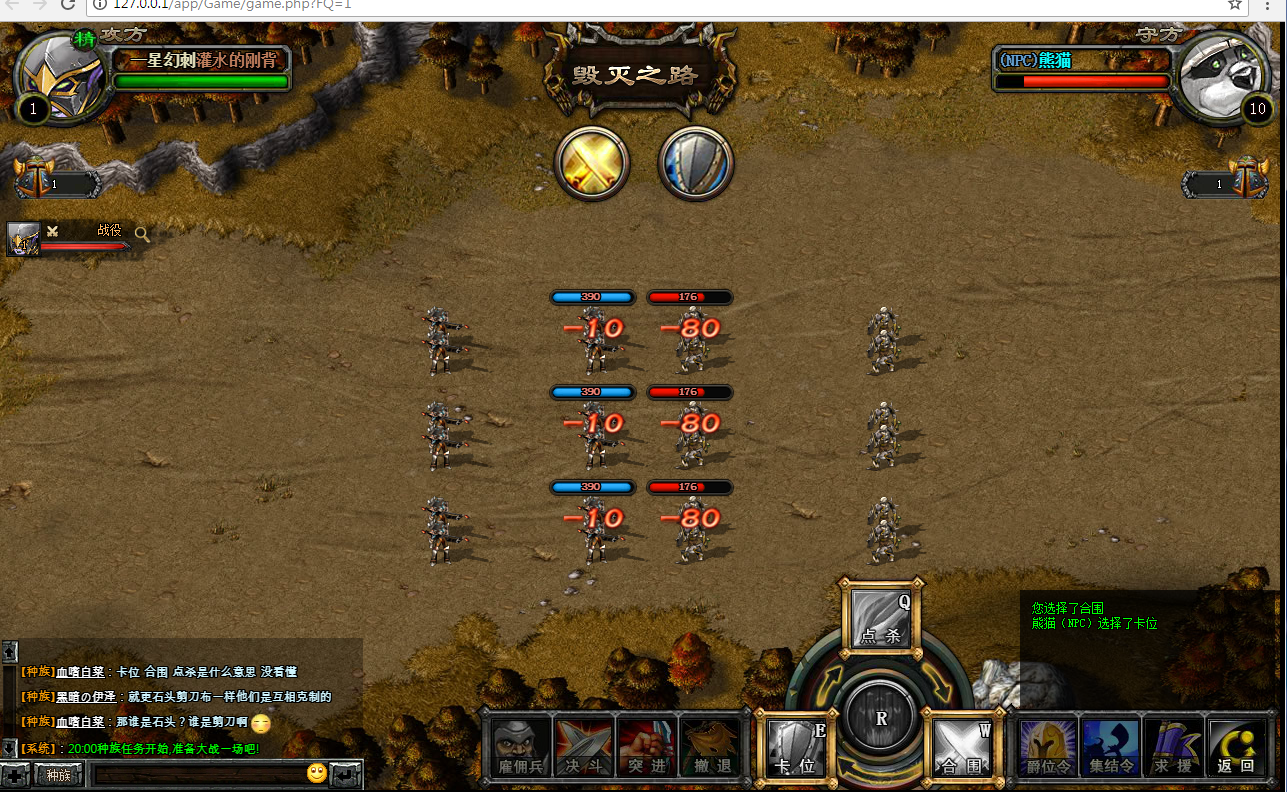This screenshot has width=1287, height=792.
Task: Toggle the golden sword attack mode orb
Action: tap(592, 162)
